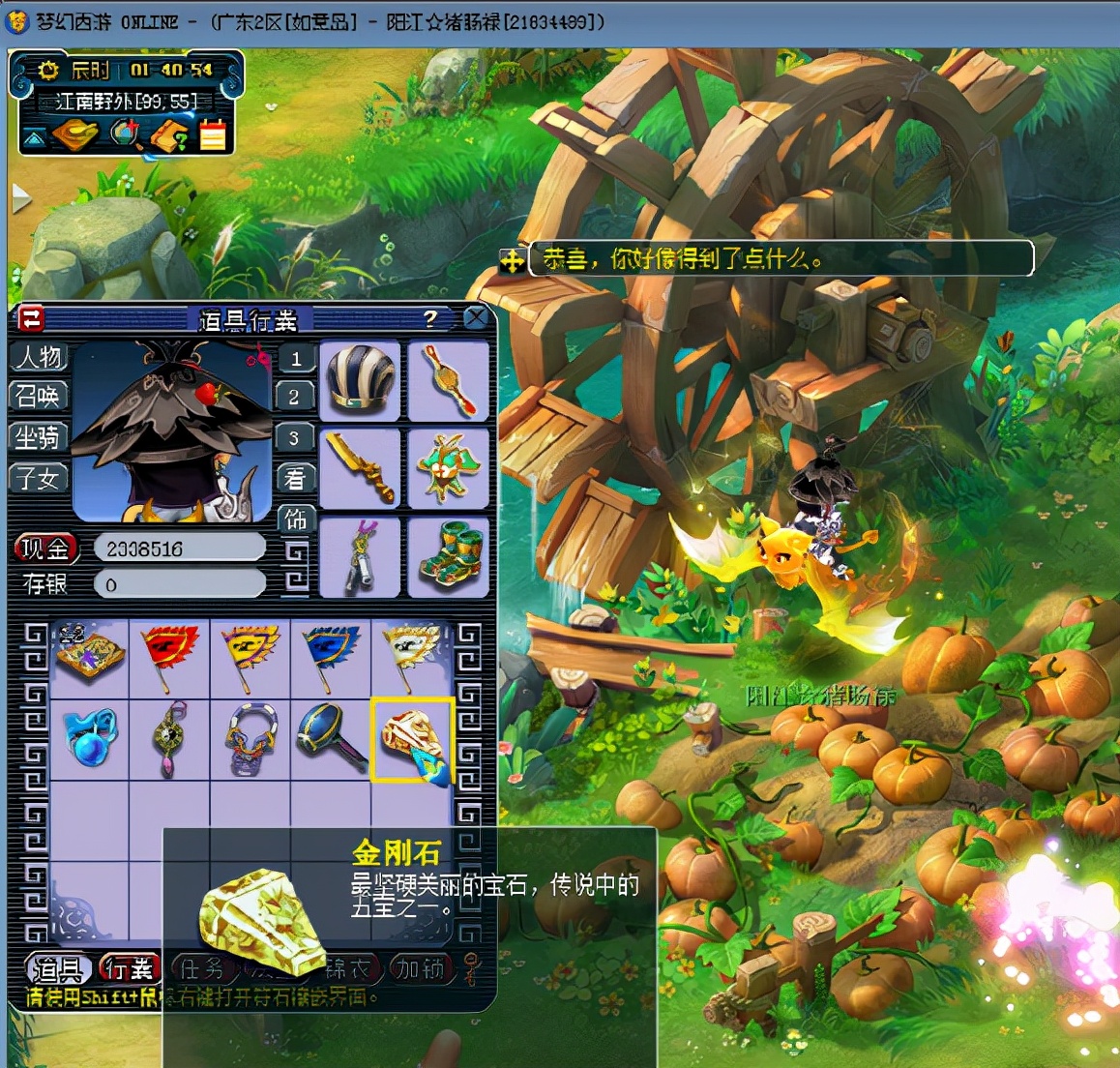Open the book with green question mark
The image size is (1120, 1068).
click(x=170, y=135)
